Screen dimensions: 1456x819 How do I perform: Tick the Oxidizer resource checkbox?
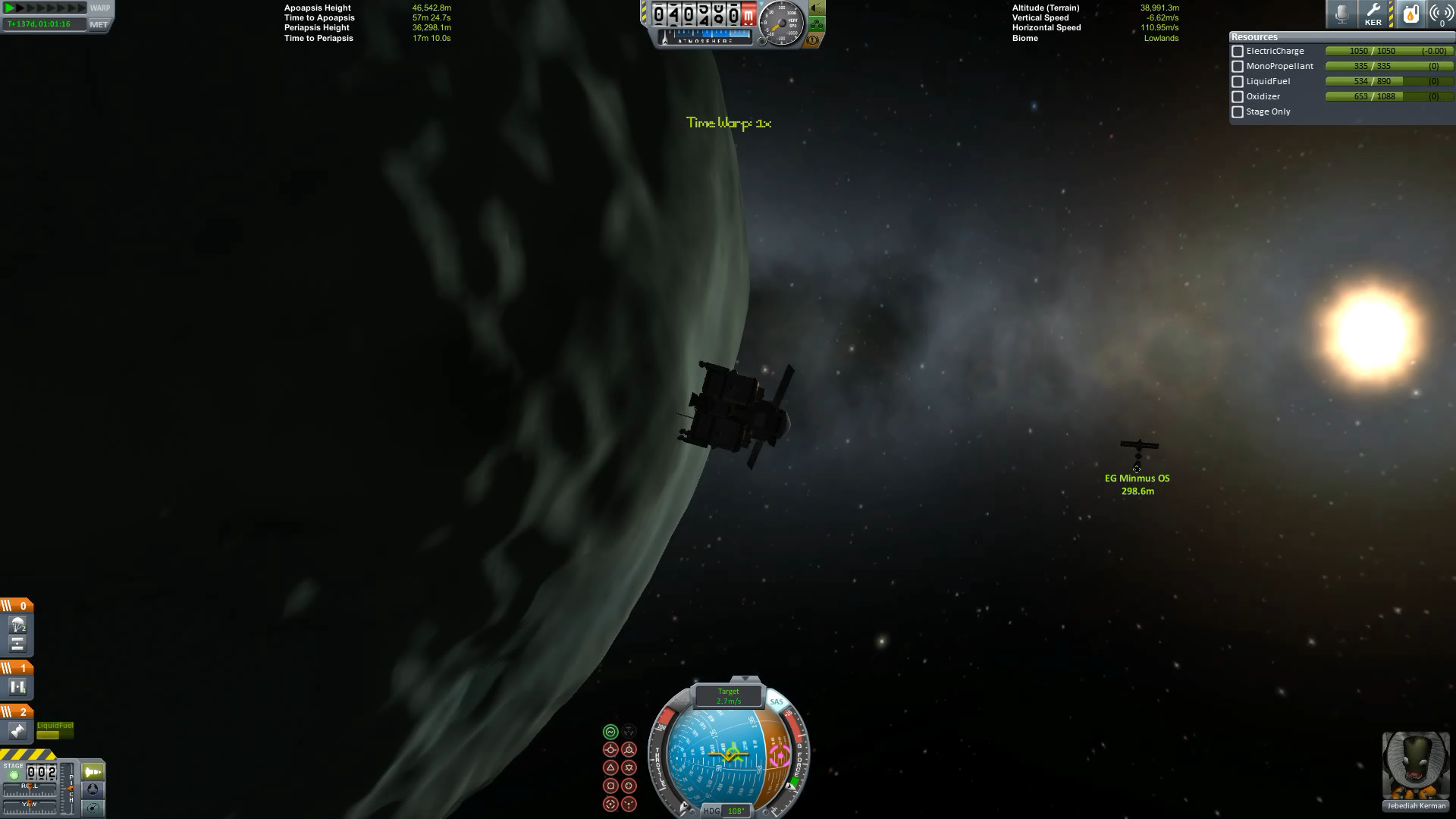1238,97
